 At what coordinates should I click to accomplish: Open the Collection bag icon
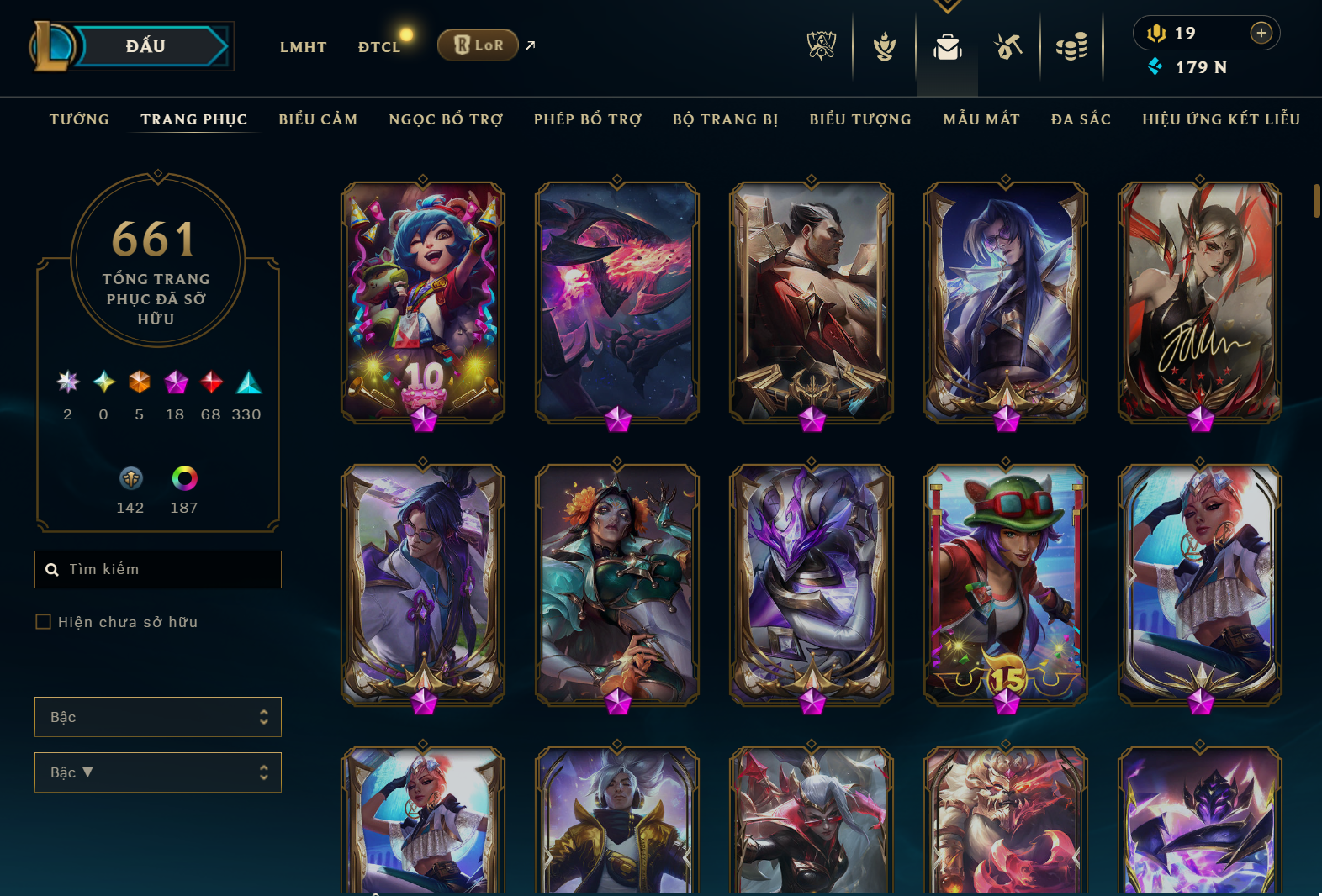(x=948, y=48)
